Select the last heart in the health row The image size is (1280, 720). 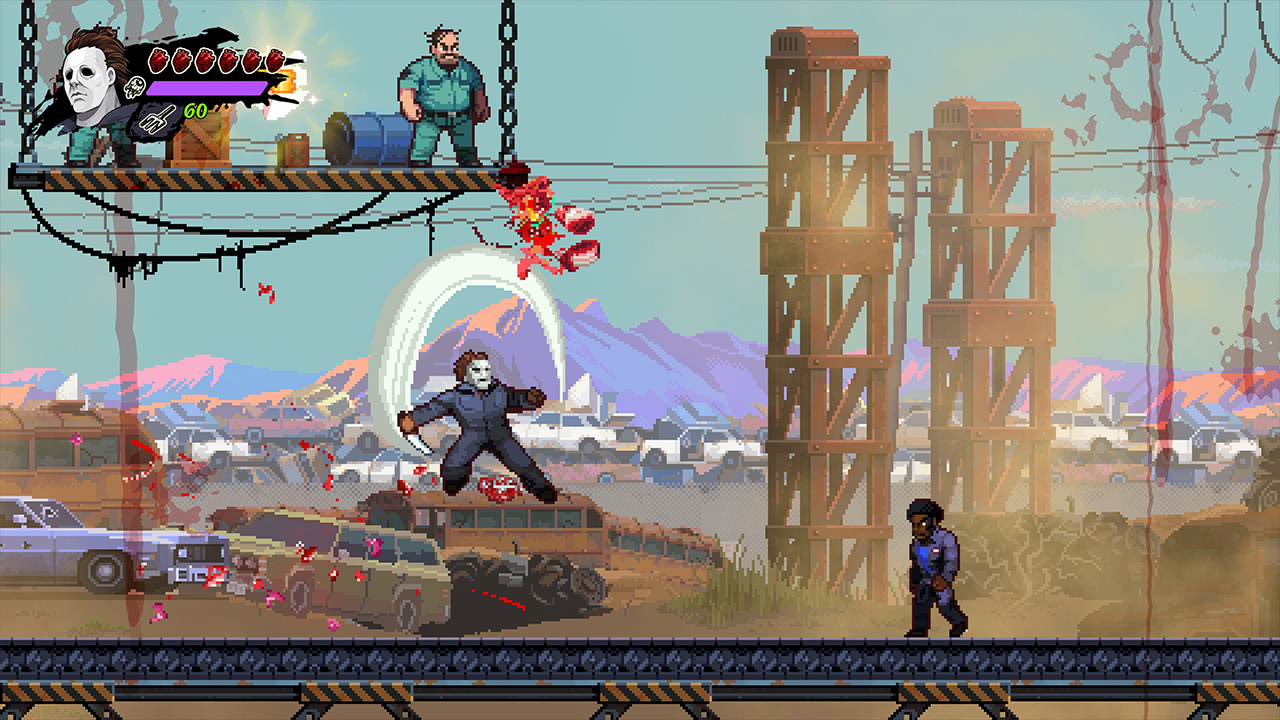(274, 62)
